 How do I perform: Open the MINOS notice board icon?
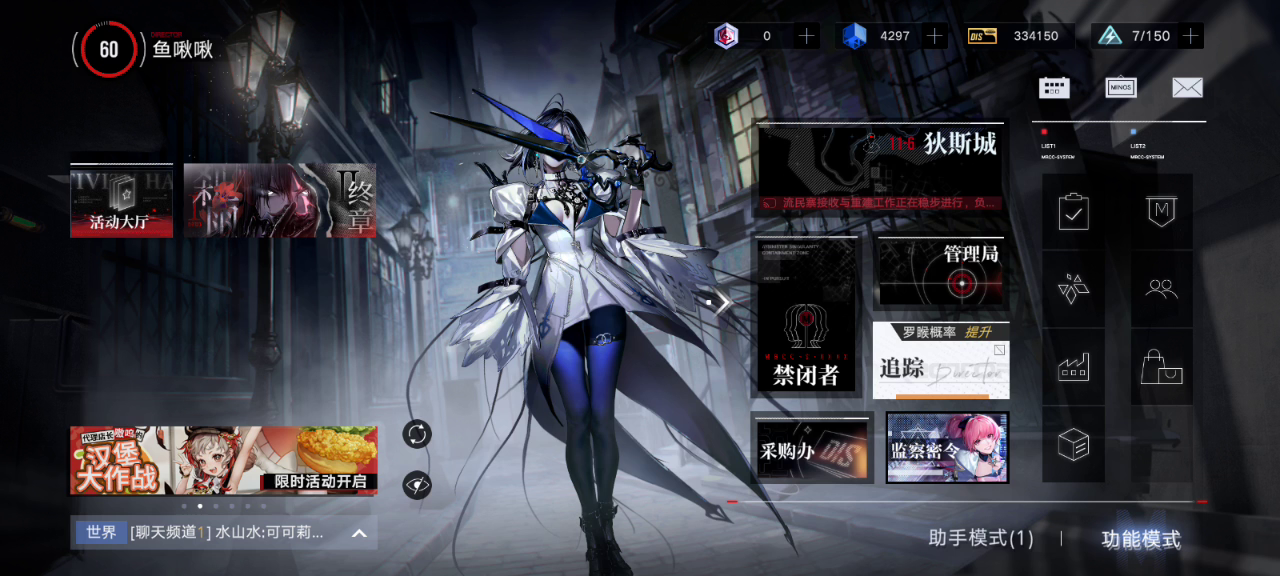point(1121,87)
